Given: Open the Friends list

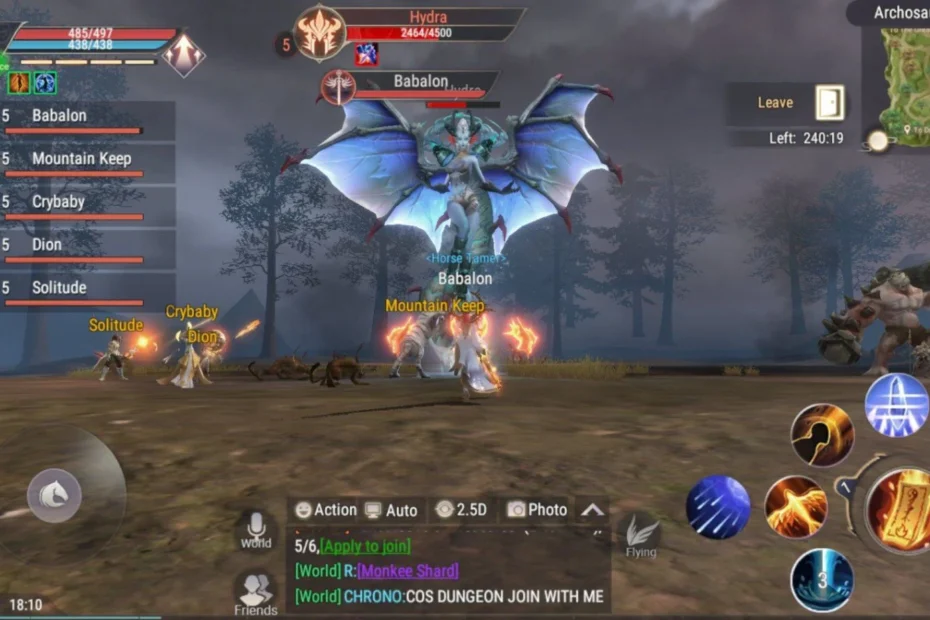Looking at the screenshot, I should pyautogui.click(x=255, y=592).
